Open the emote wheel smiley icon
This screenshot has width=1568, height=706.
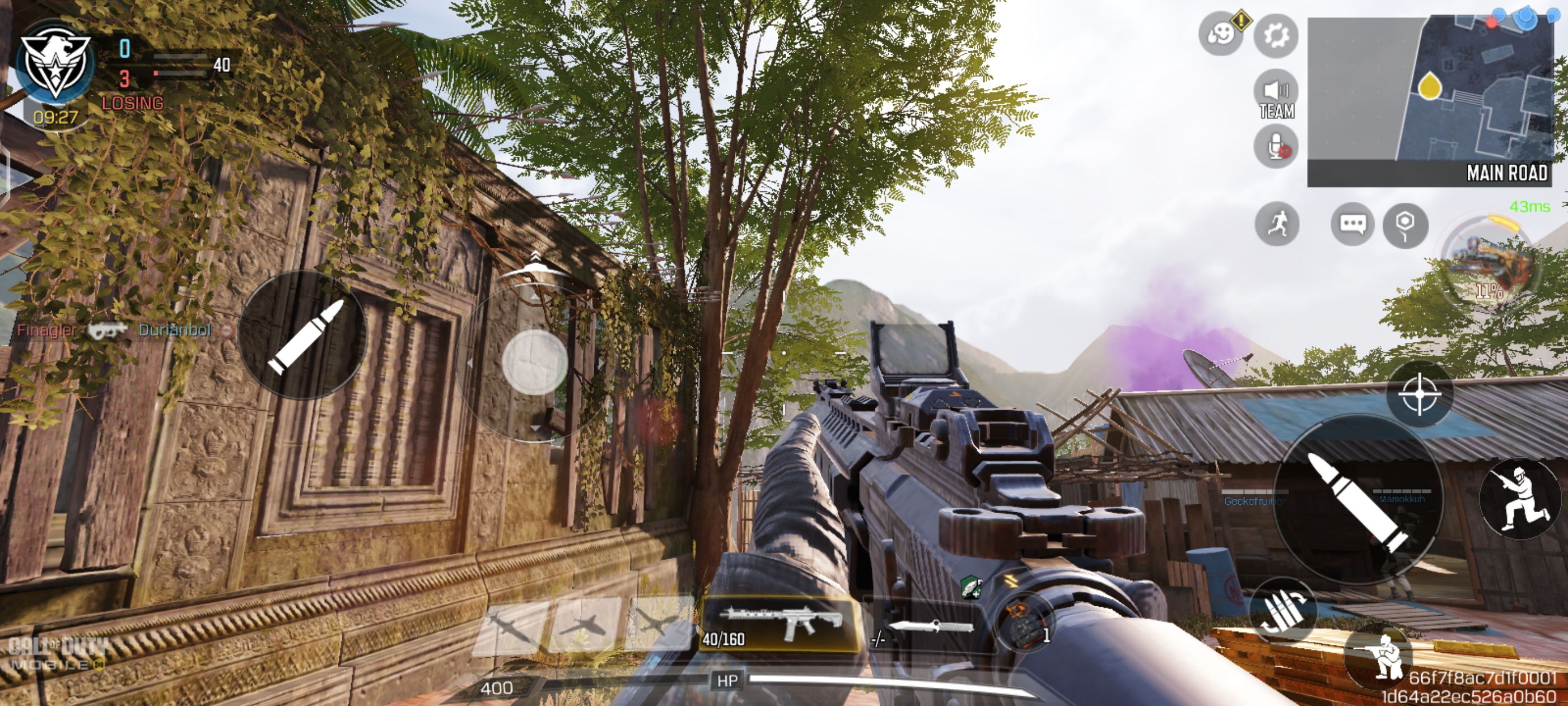1220,34
